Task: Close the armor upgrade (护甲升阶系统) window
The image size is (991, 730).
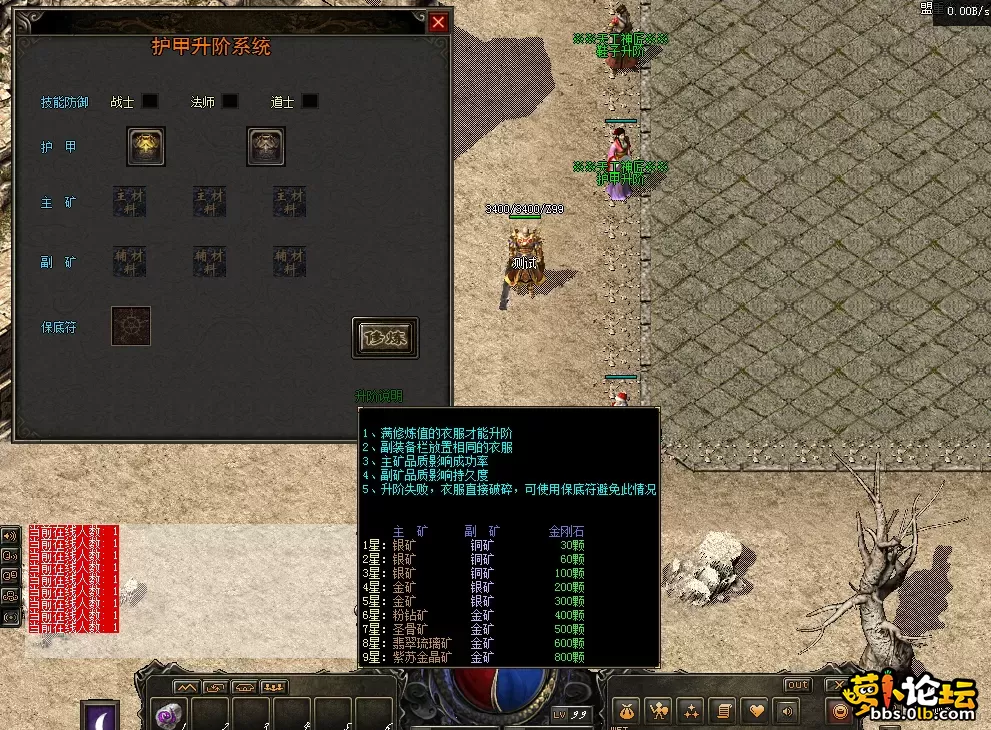Action: click(438, 22)
